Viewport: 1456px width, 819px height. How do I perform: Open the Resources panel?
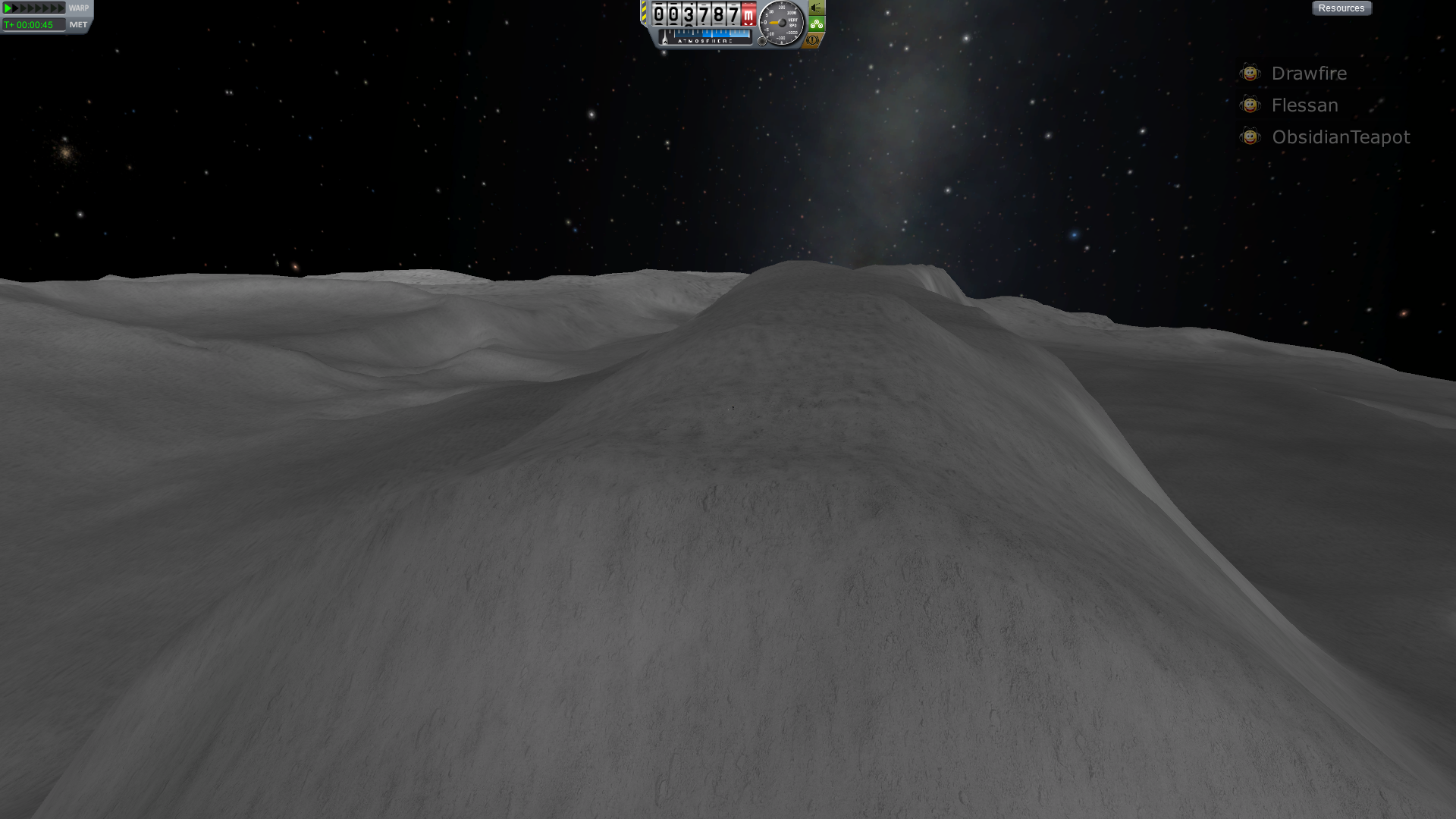(1341, 8)
